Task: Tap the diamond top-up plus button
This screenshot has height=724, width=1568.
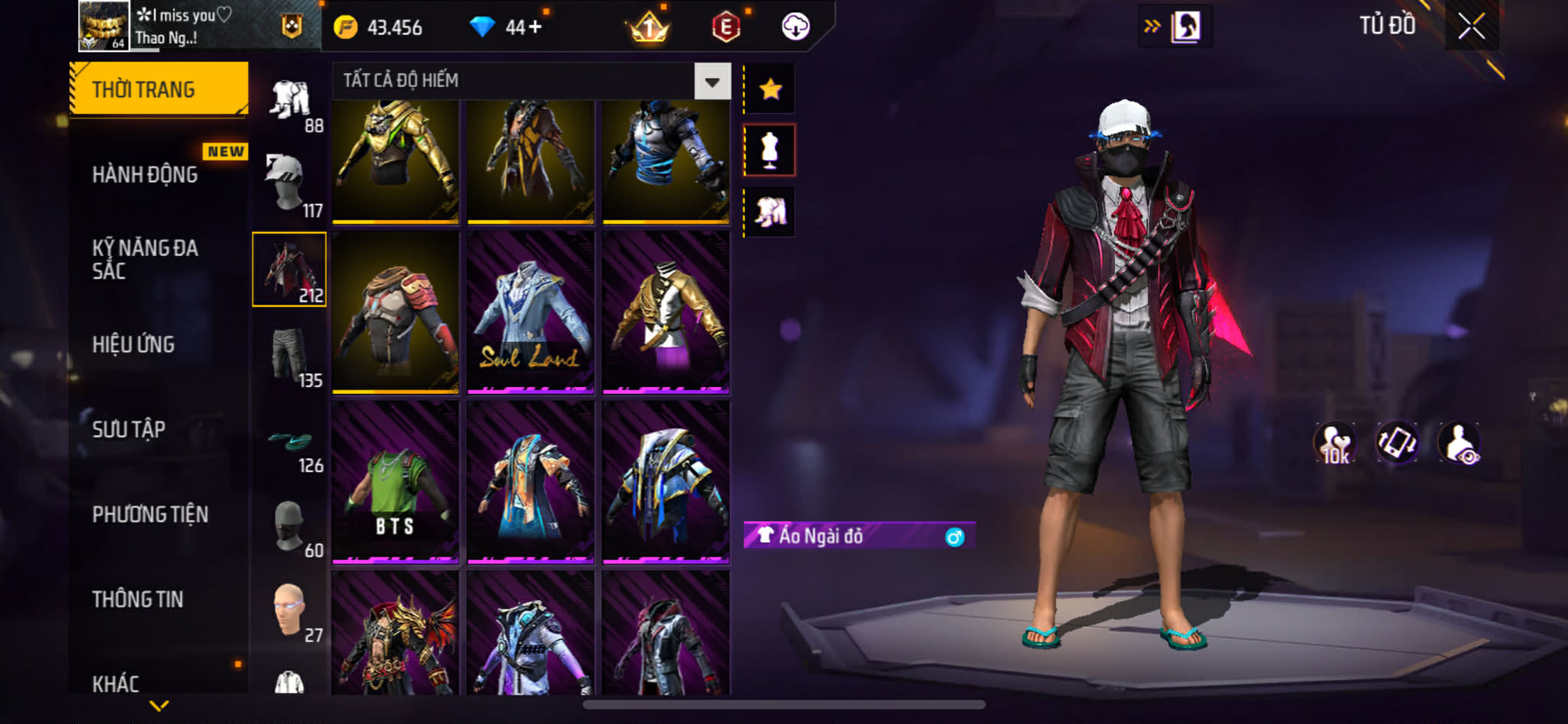Action: (534, 28)
